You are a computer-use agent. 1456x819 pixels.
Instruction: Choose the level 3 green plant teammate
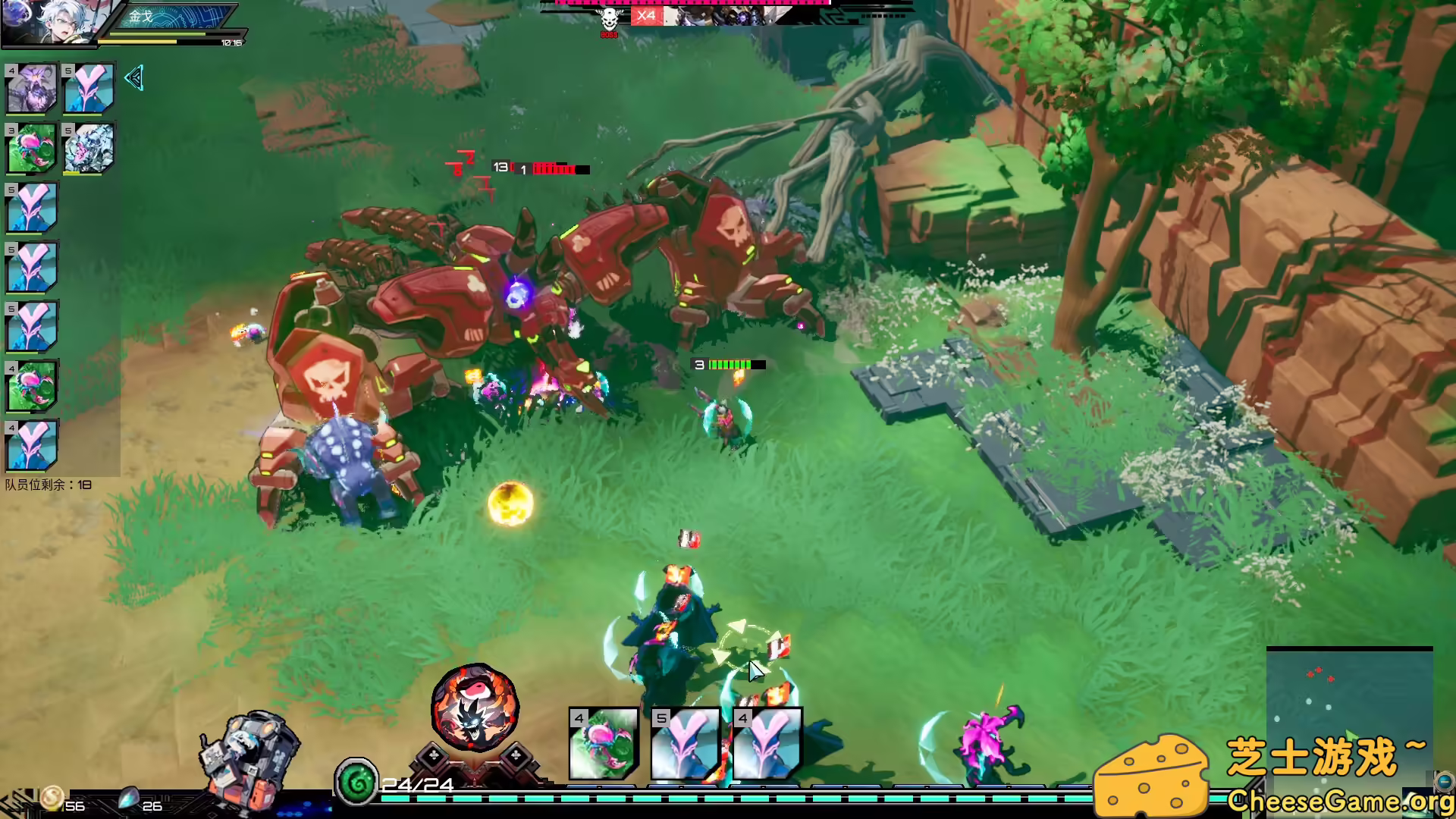[32, 148]
